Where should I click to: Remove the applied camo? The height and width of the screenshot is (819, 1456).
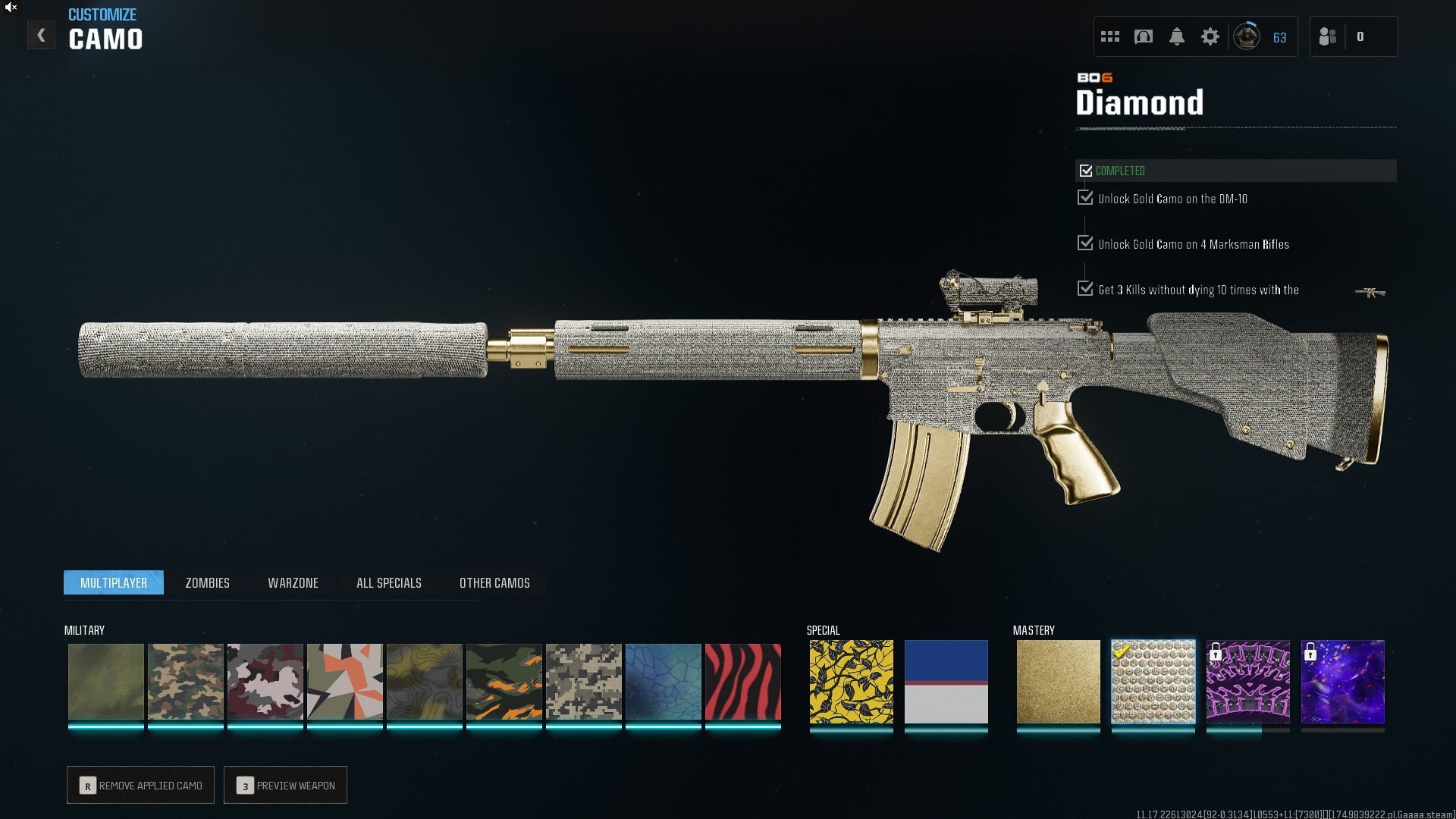point(140,785)
